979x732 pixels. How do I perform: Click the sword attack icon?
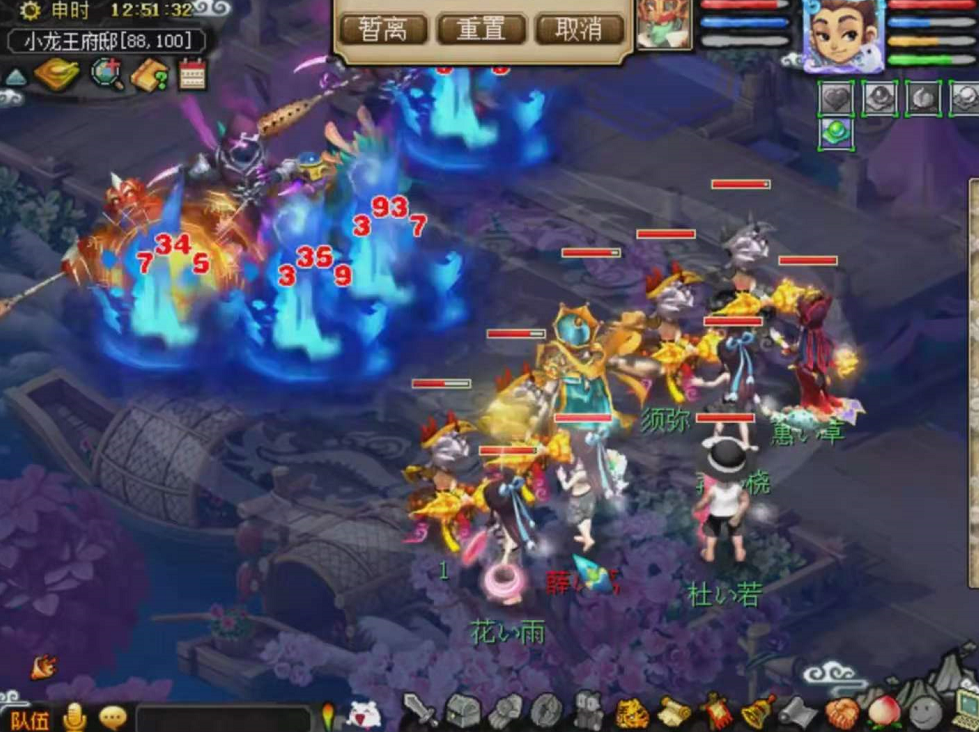[x=420, y=710]
